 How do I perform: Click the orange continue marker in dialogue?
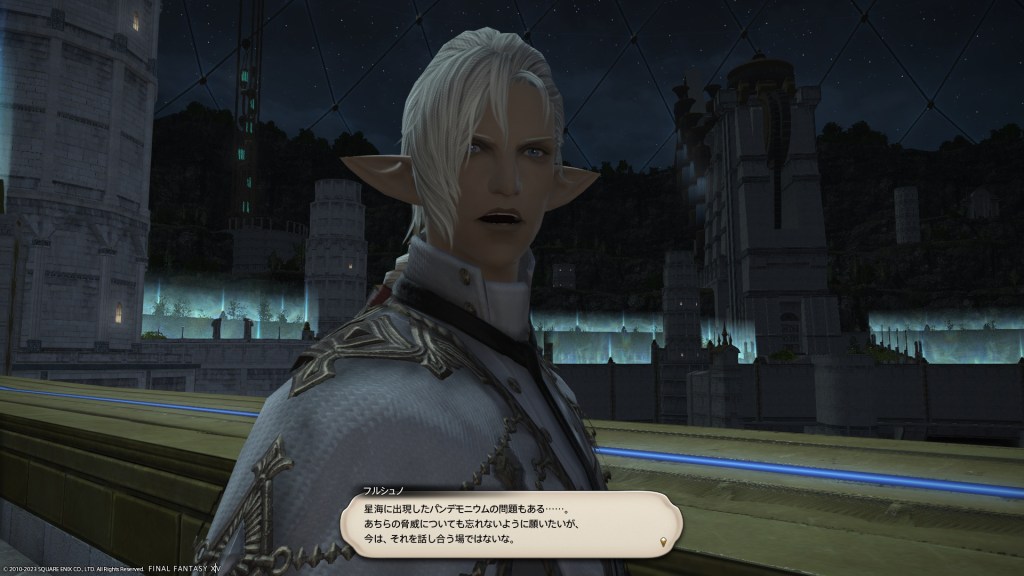pos(663,542)
